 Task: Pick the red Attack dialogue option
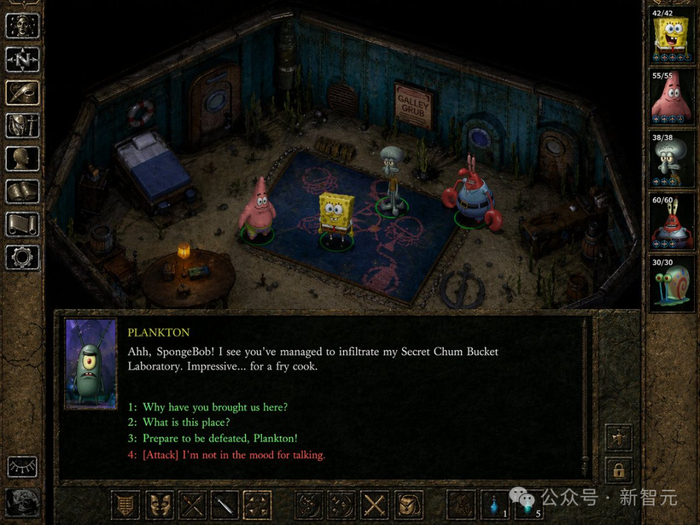pyautogui.click(x=226, y=455)
